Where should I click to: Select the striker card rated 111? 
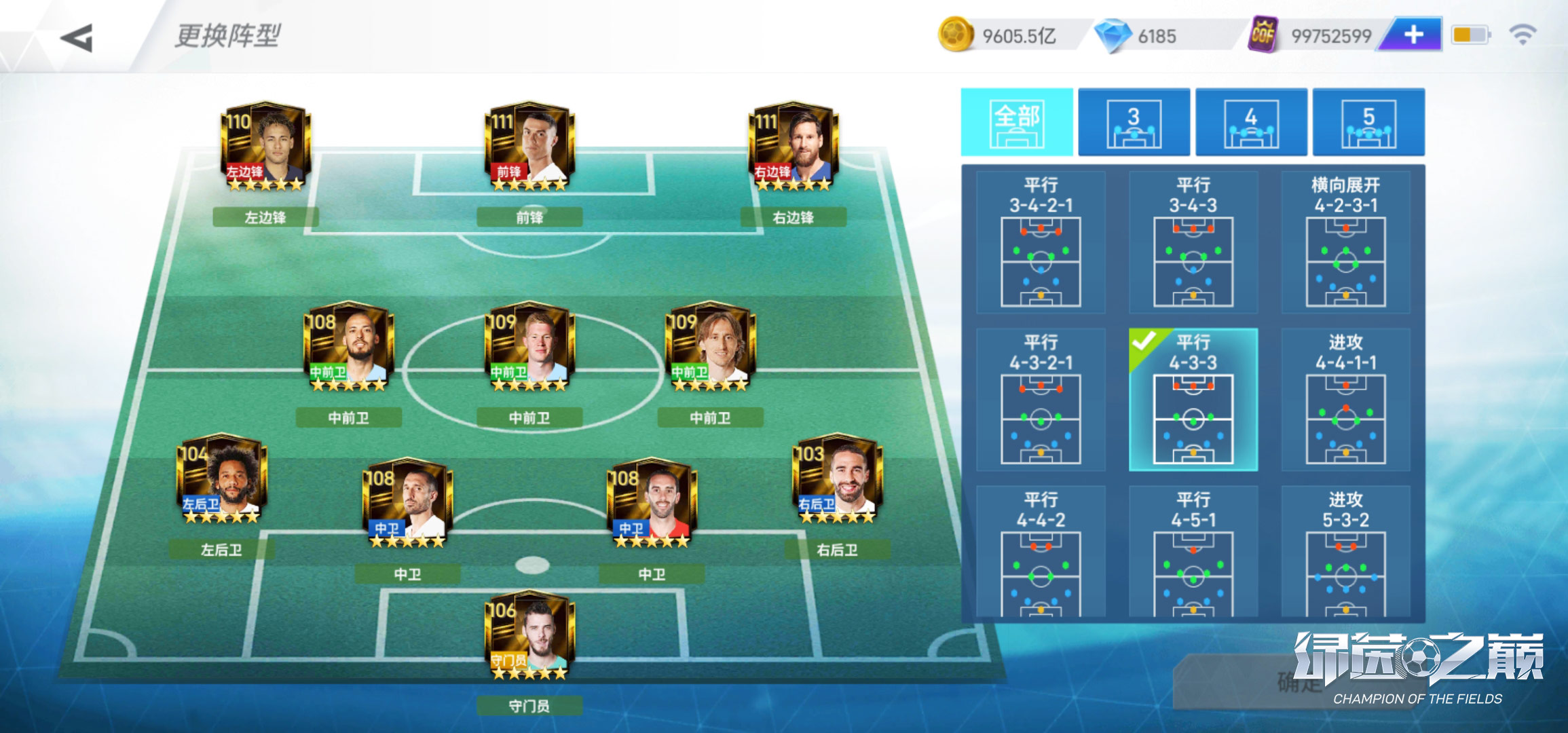click(529, 147)
